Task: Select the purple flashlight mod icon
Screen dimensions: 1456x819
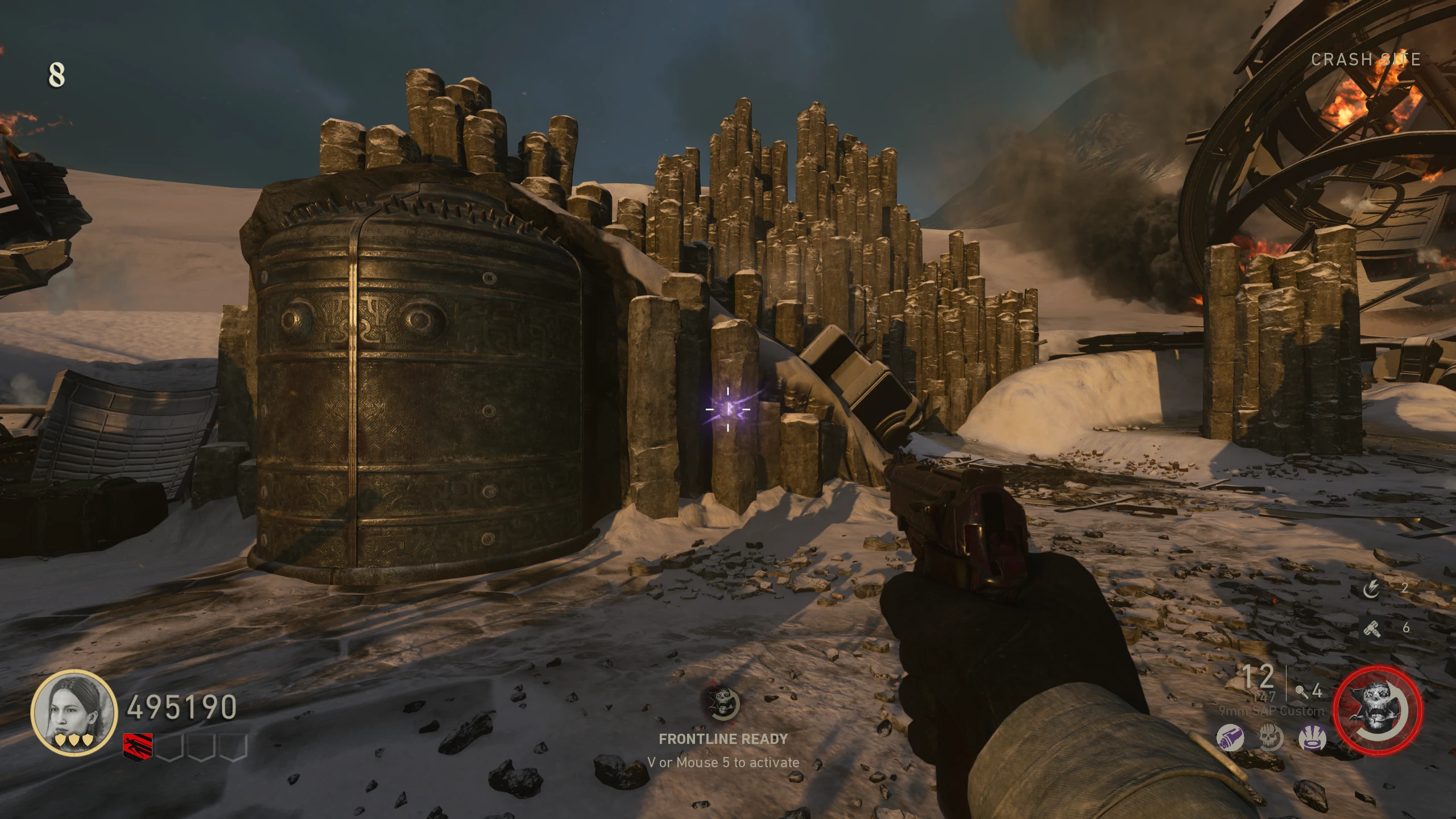Action: pos(1230,738)
